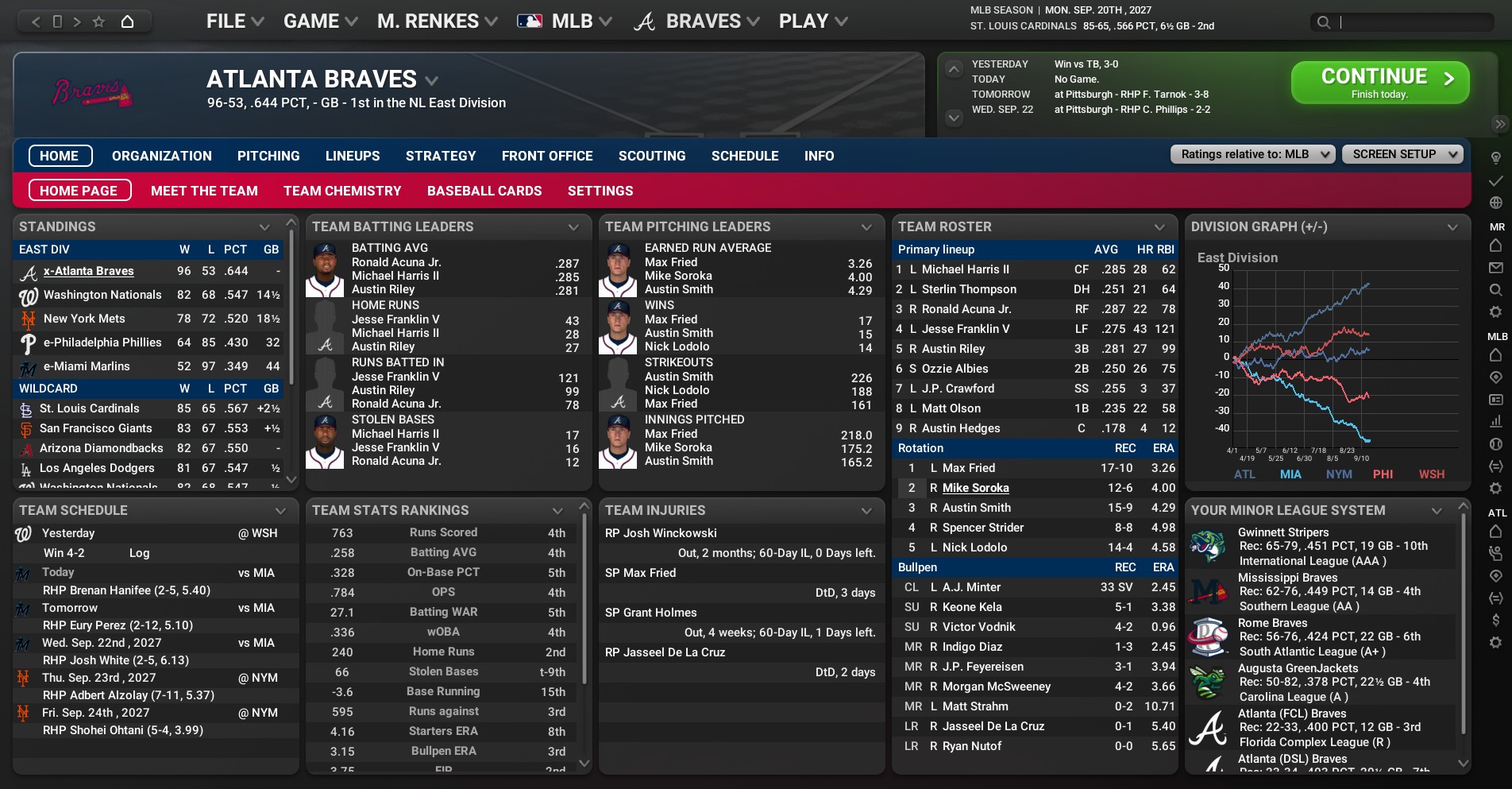The height and width of the screenshot is (789, 1512).
Task: Open the SCREEN SETUP dropdown
Action: pyautogui.click(x=1402, y=154)
